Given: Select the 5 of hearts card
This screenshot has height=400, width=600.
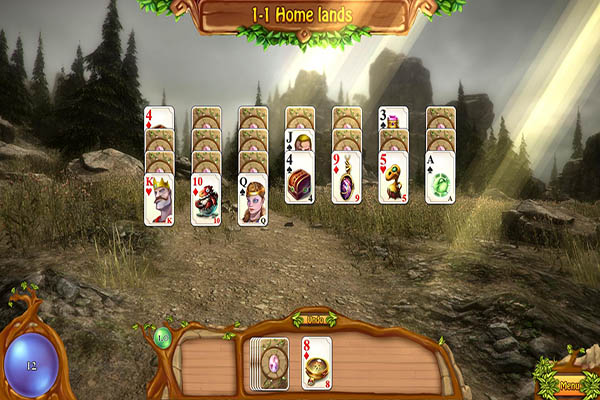Looking at the screenshot, I should 393,178.
